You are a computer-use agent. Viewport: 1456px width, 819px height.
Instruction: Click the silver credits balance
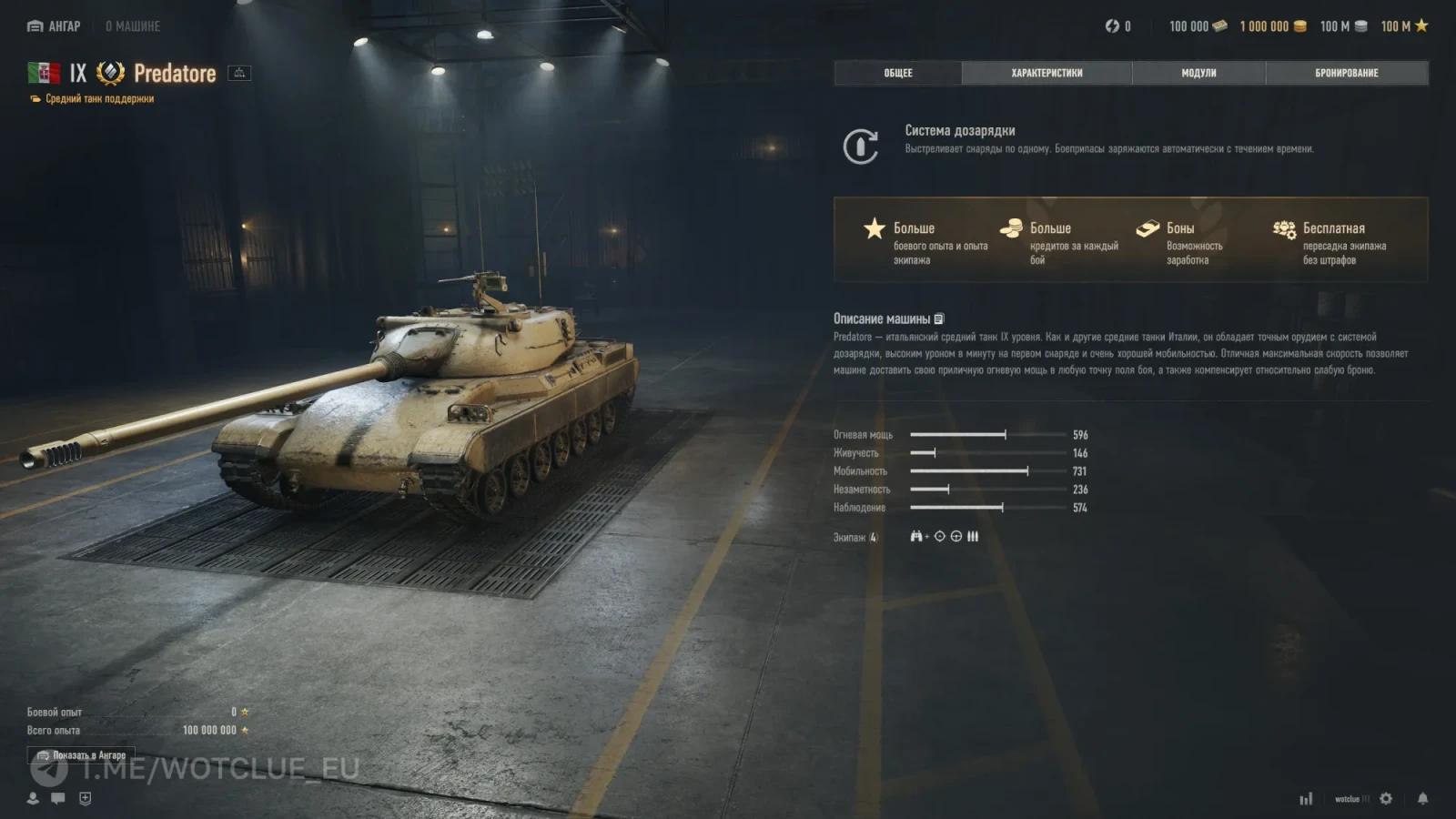(x=1342, y=26)
